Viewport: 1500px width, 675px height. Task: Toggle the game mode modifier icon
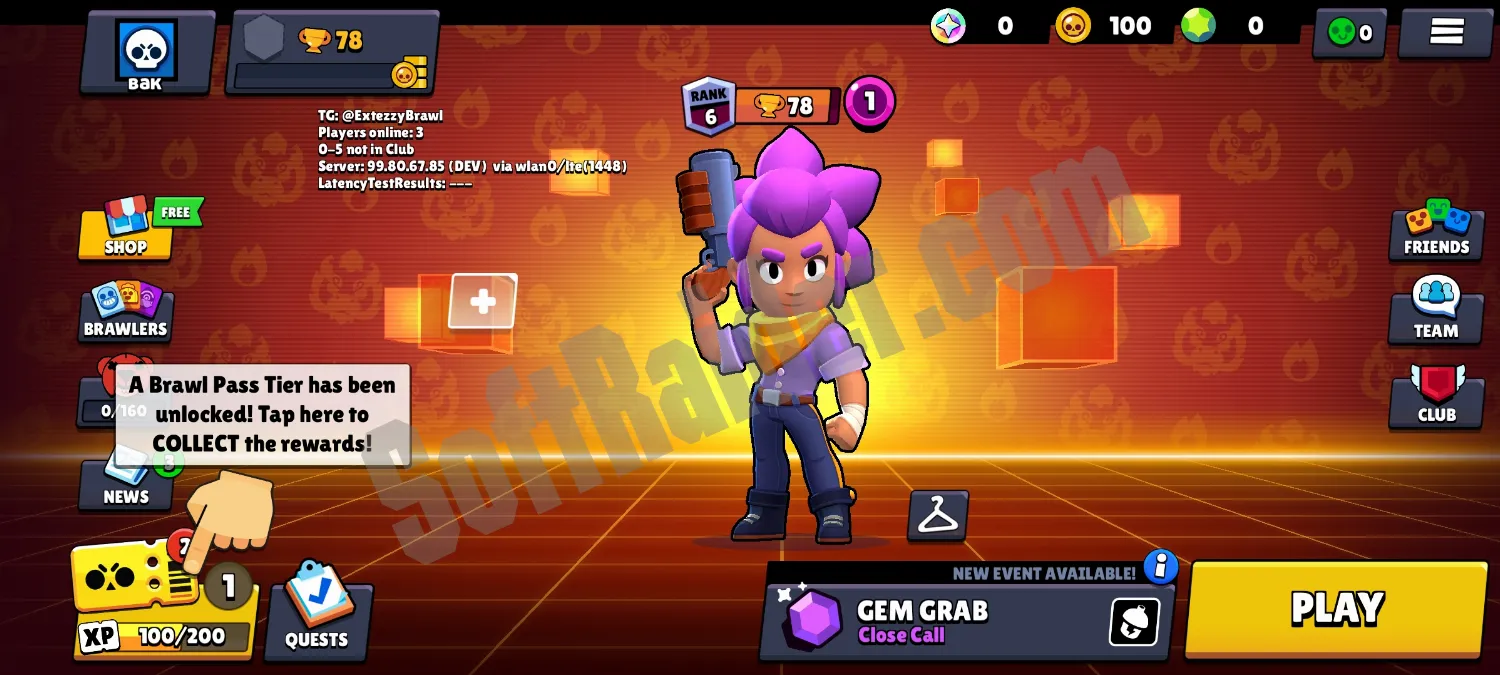1134,622
